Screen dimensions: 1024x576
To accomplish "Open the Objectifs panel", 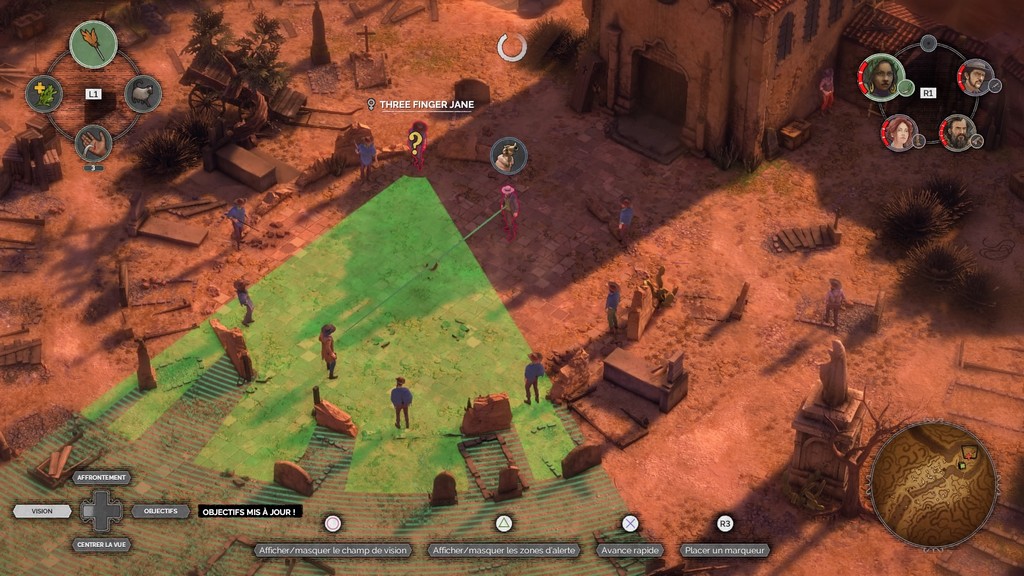I will 160,511.
